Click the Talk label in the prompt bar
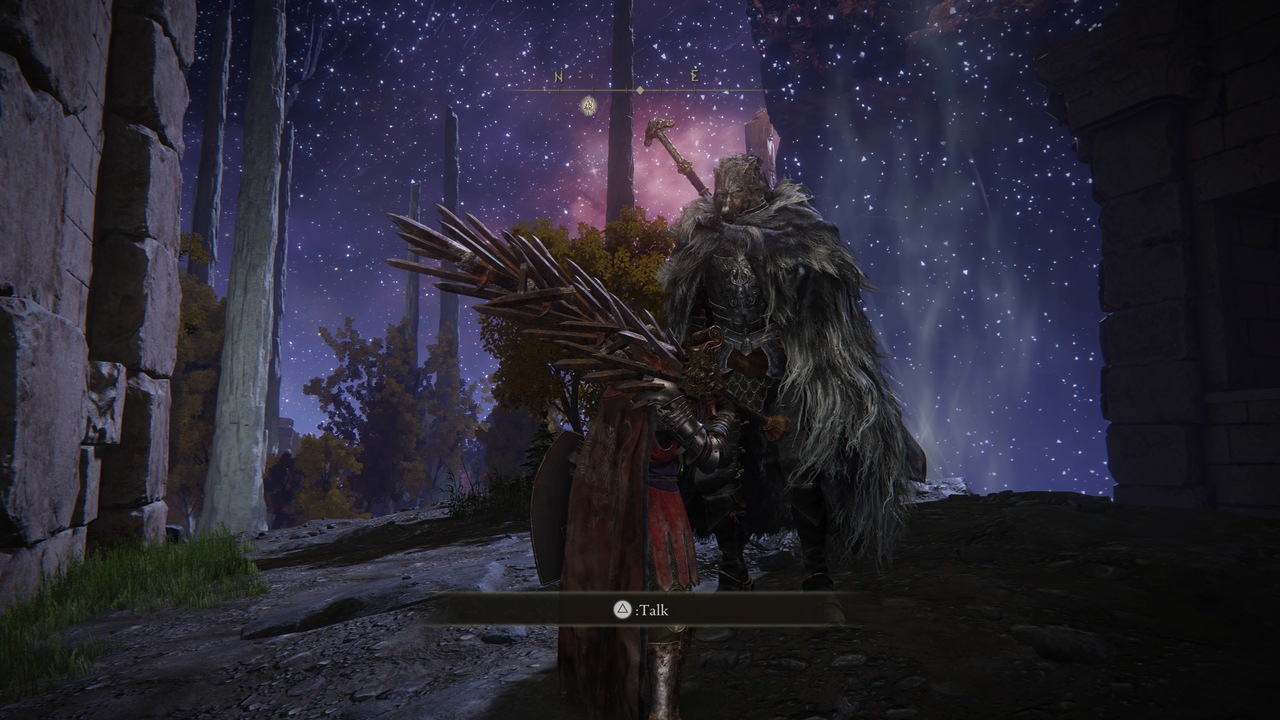1280x720 pixels. click(x=655, y=610)
